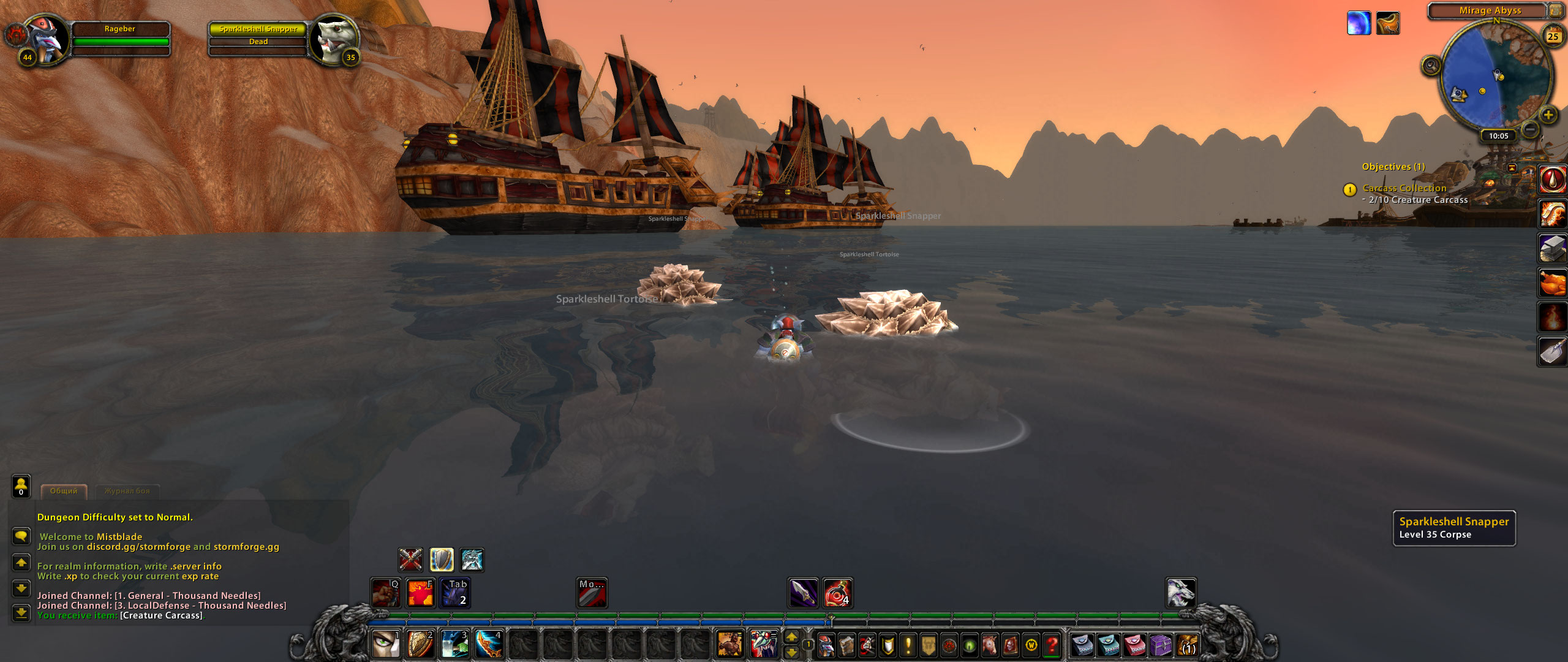Page the action bar up with arrow

click(x=791, y=637)
